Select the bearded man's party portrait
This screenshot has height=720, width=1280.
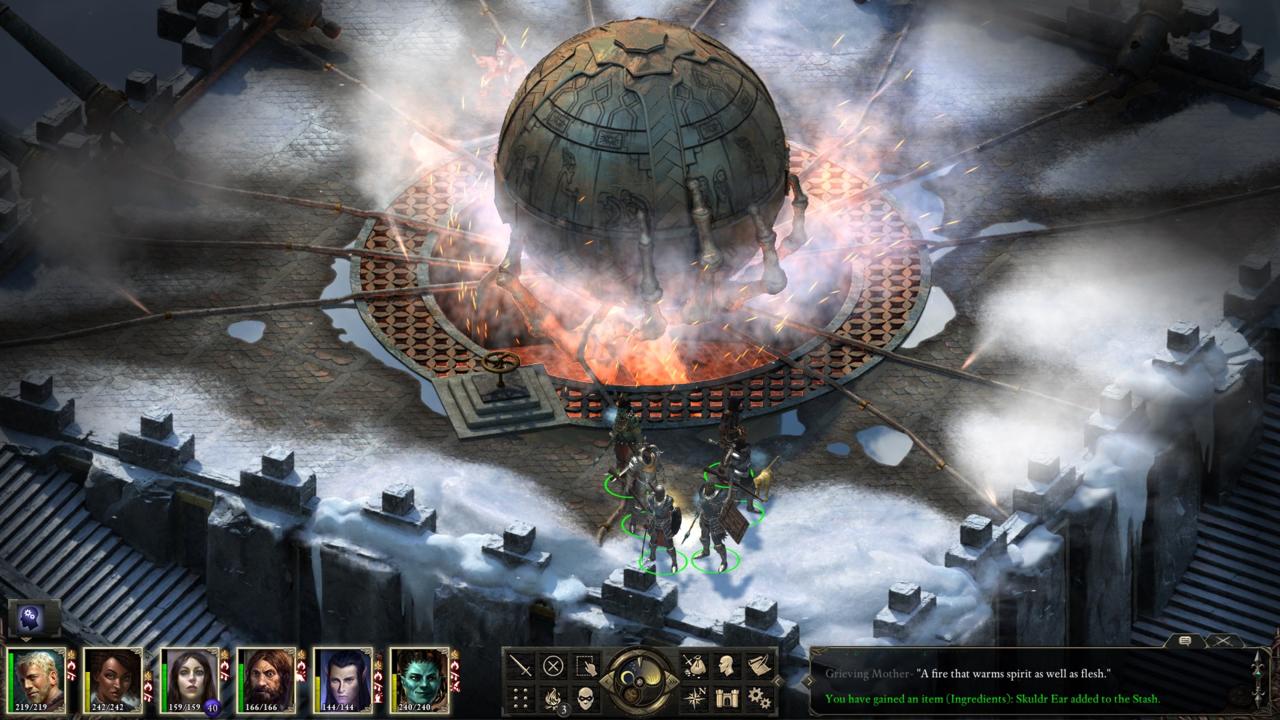266,678
